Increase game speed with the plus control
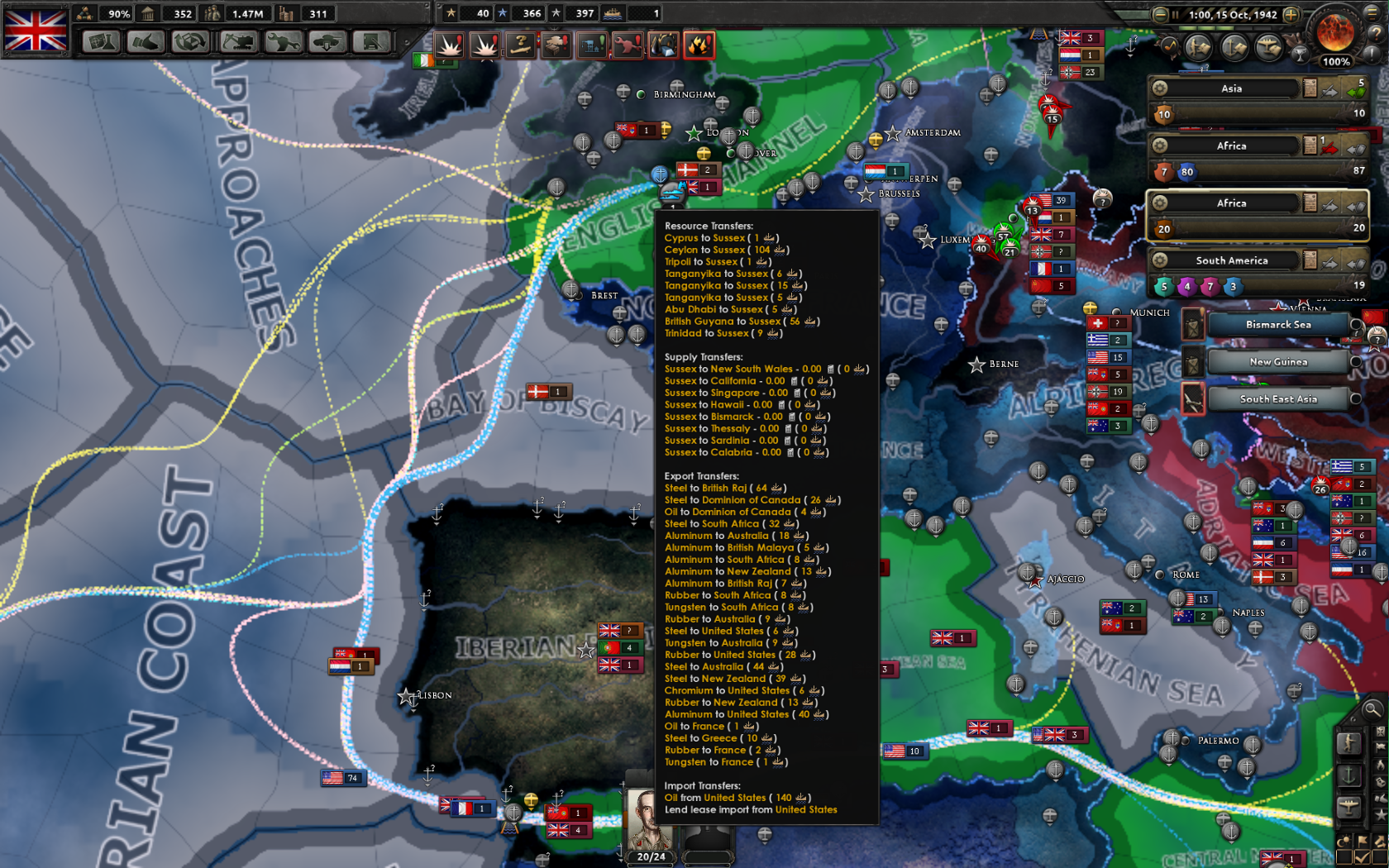The image size is (1389, 868). coord(1291,14)
